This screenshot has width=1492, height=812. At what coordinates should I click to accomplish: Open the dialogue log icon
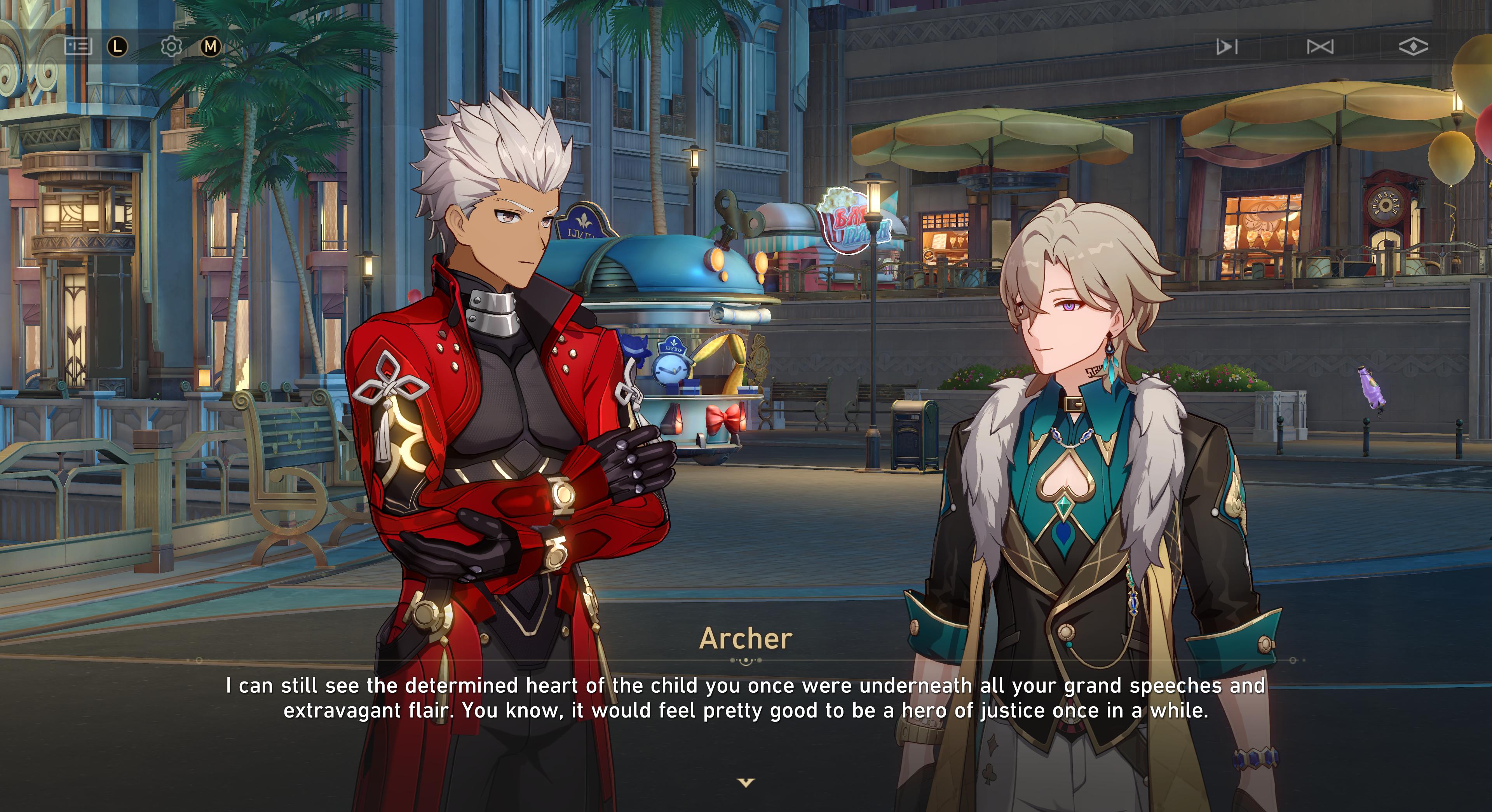click(x=78, y=46)
